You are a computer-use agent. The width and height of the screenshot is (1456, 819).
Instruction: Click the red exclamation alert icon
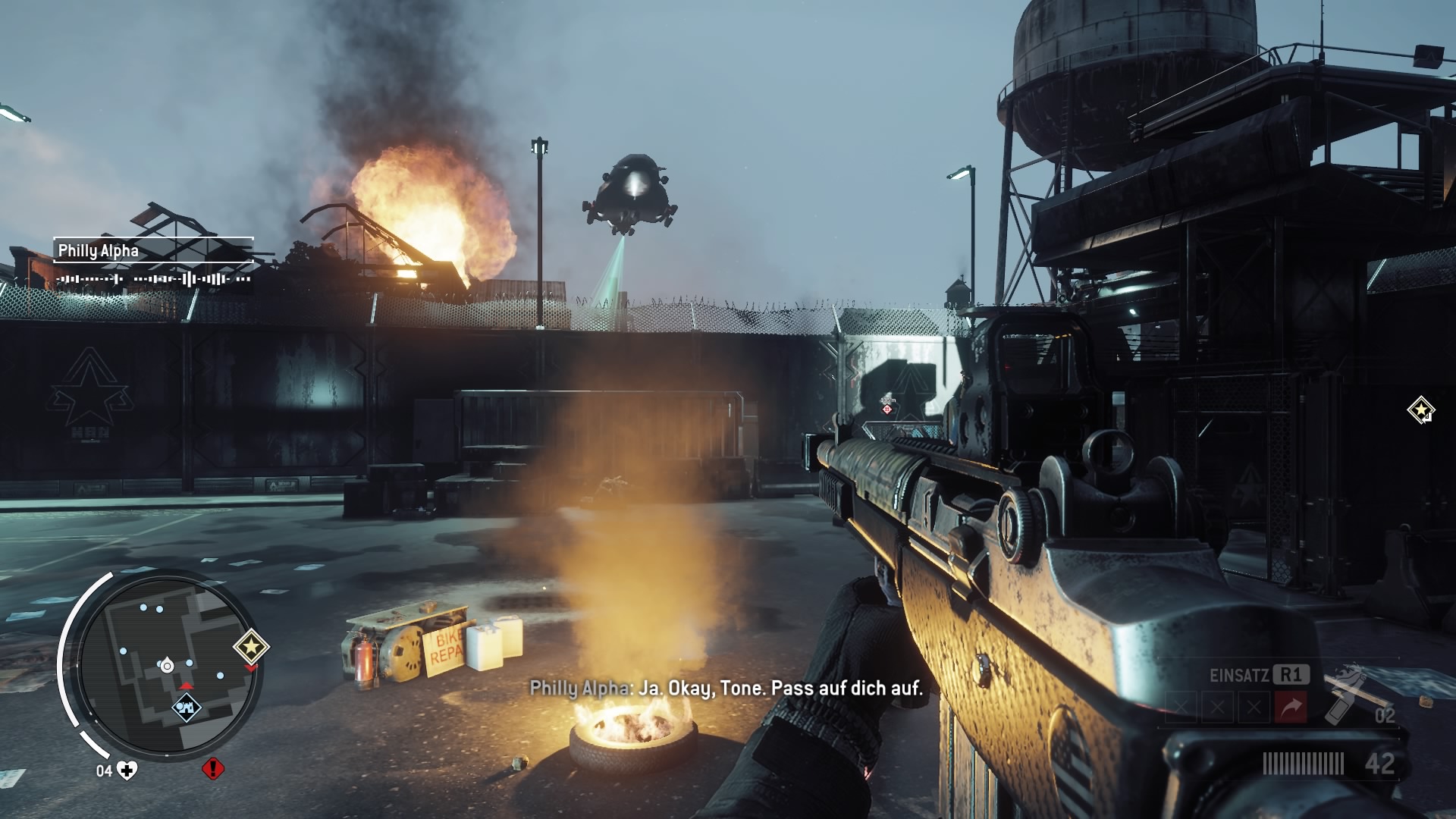click(x=213, y=769)
